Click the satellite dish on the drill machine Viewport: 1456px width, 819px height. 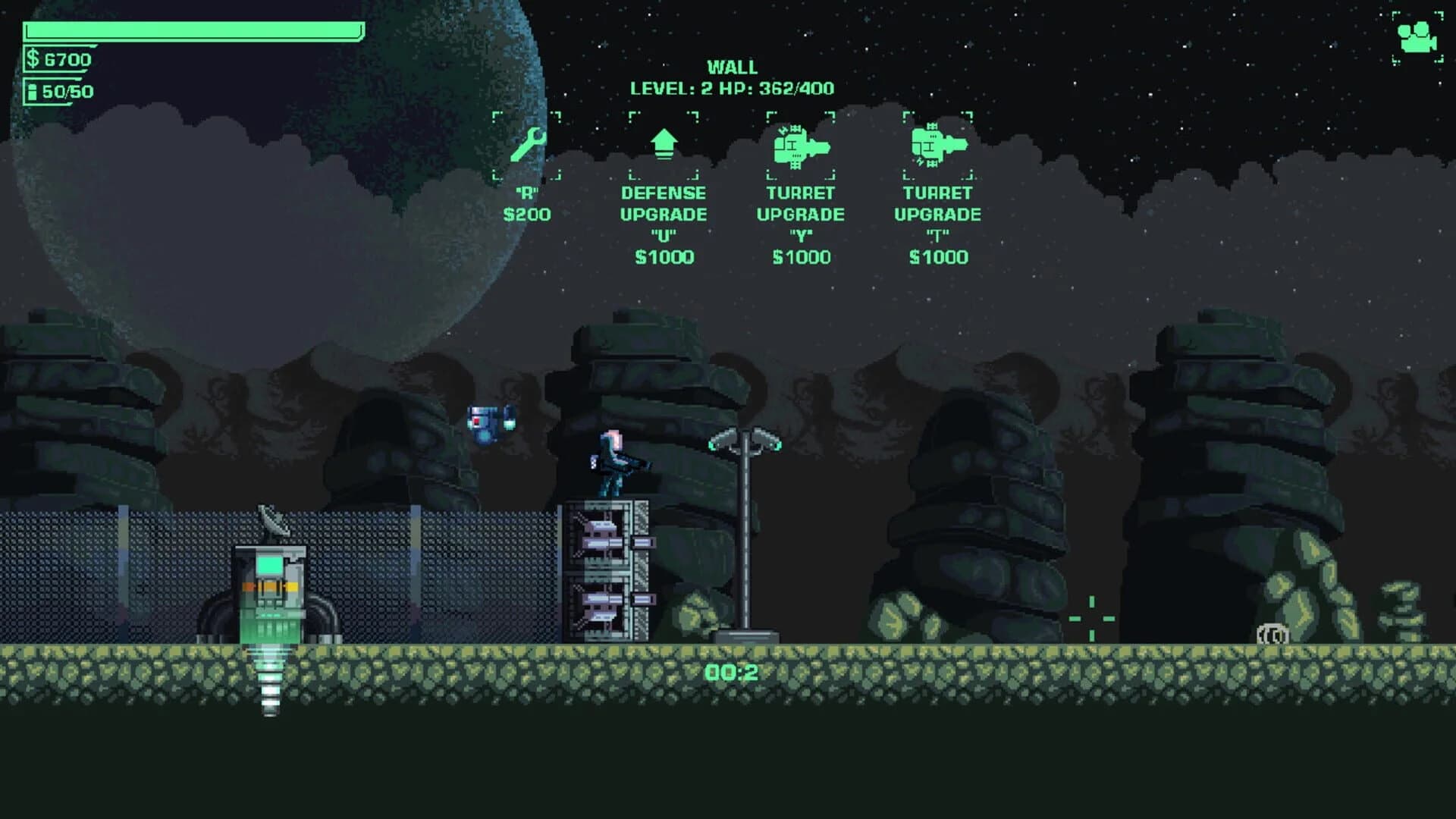[x=275, y=523]
